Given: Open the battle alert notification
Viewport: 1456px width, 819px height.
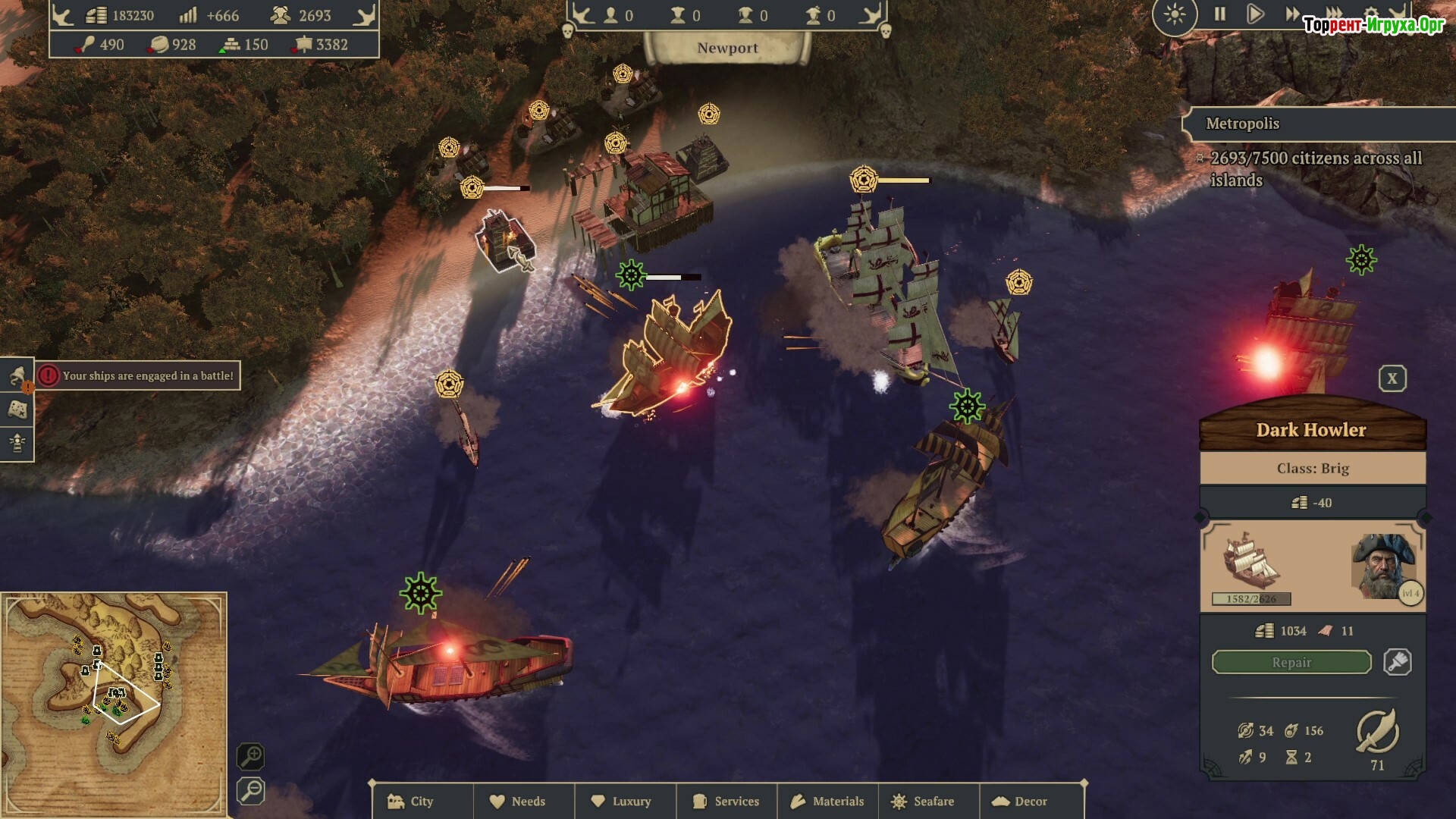Looking at the screenshot, I should [x=137, y=375].
